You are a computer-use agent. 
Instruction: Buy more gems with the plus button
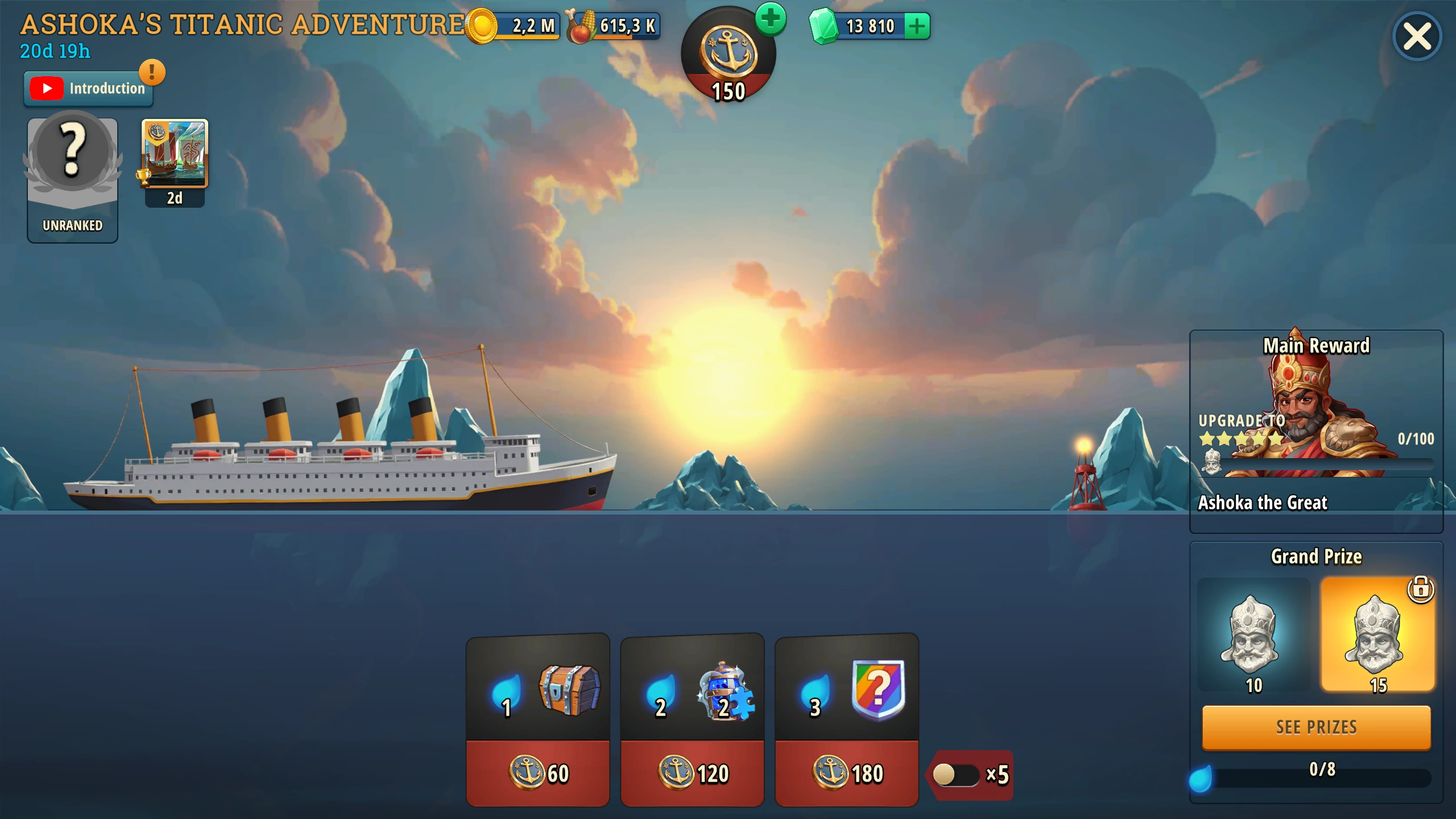(917, 26)
